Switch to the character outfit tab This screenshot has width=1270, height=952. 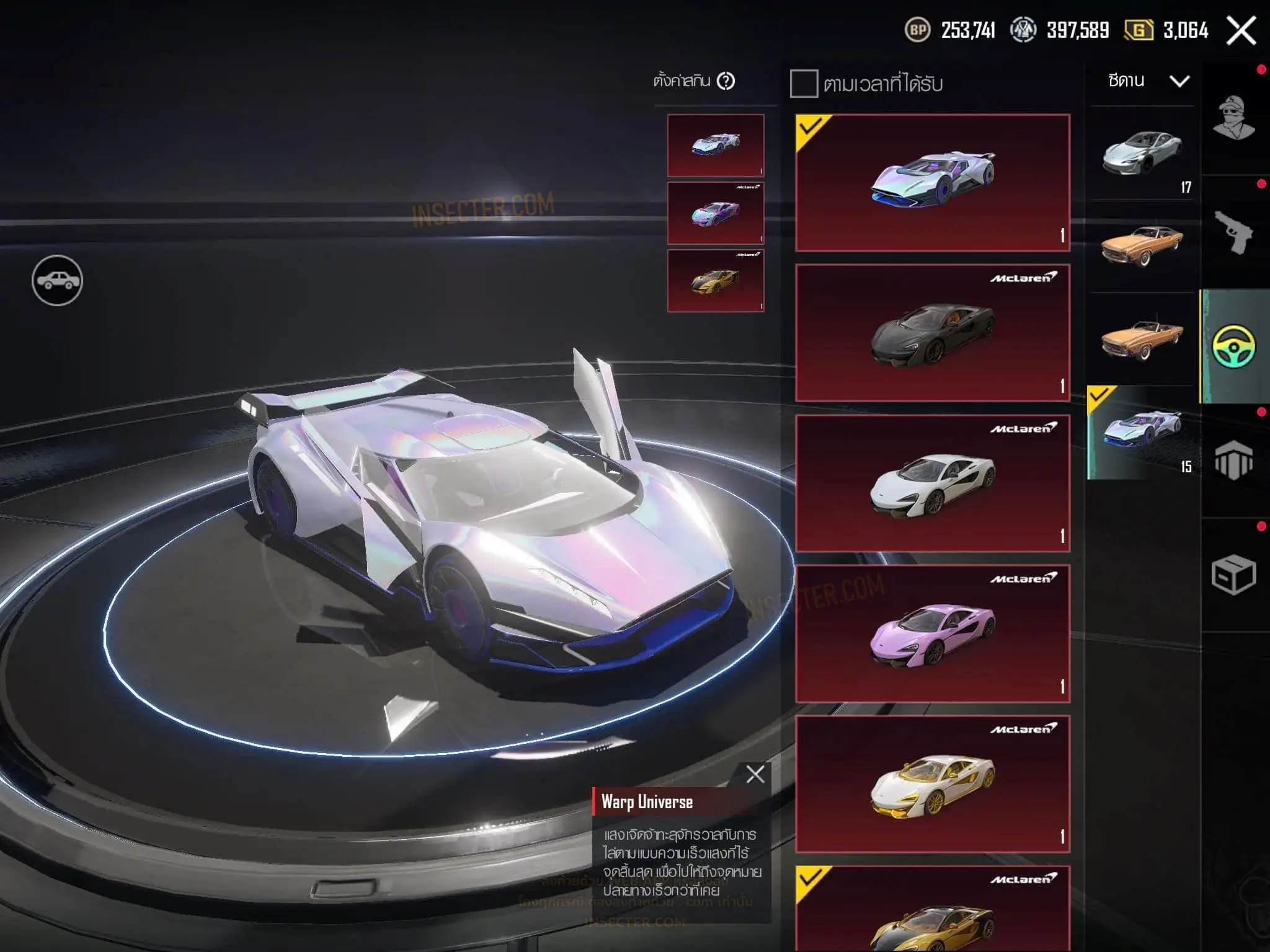click(1234, 119)
